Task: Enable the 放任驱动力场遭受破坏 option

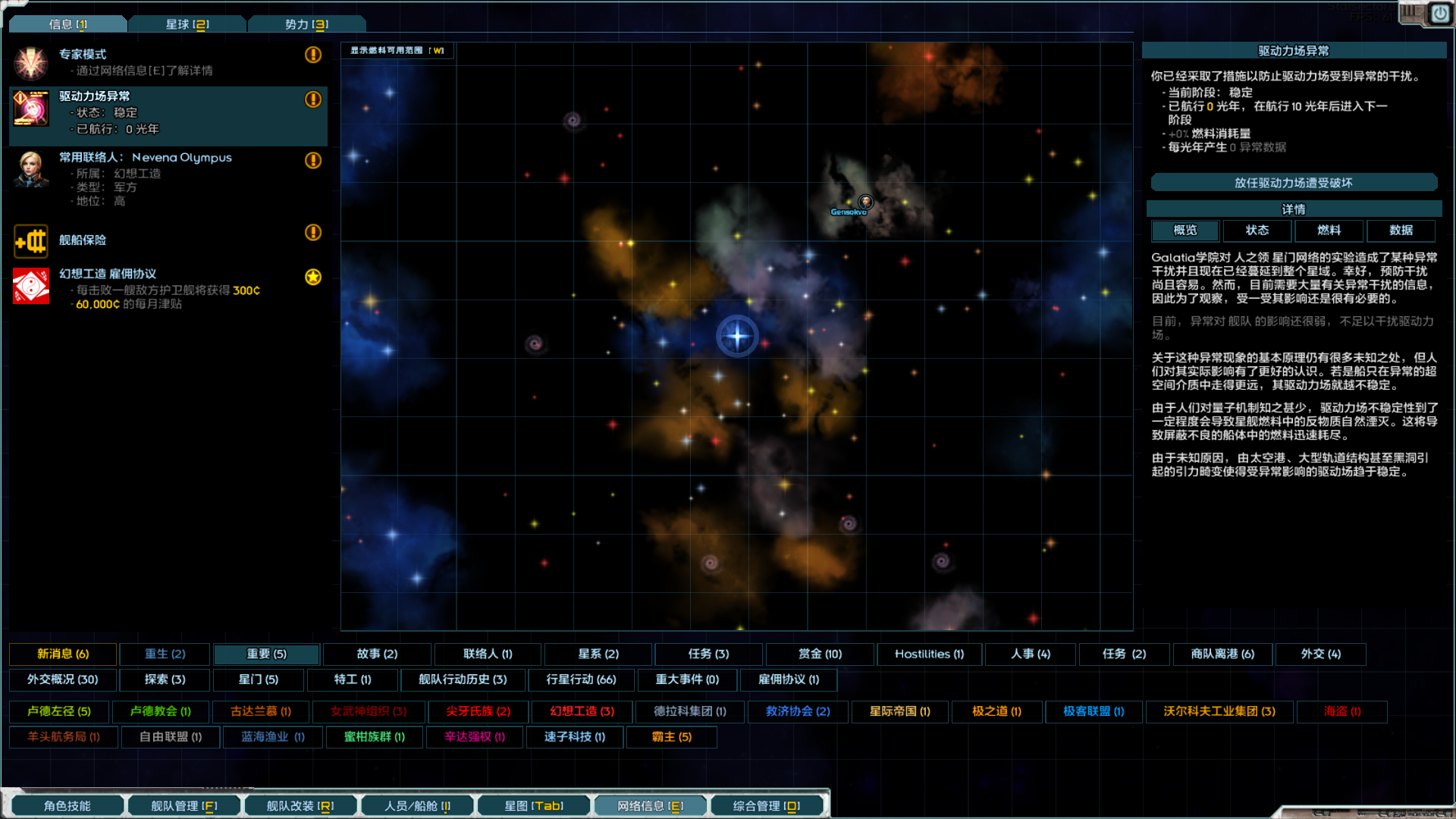Action: coord(1294,182)
